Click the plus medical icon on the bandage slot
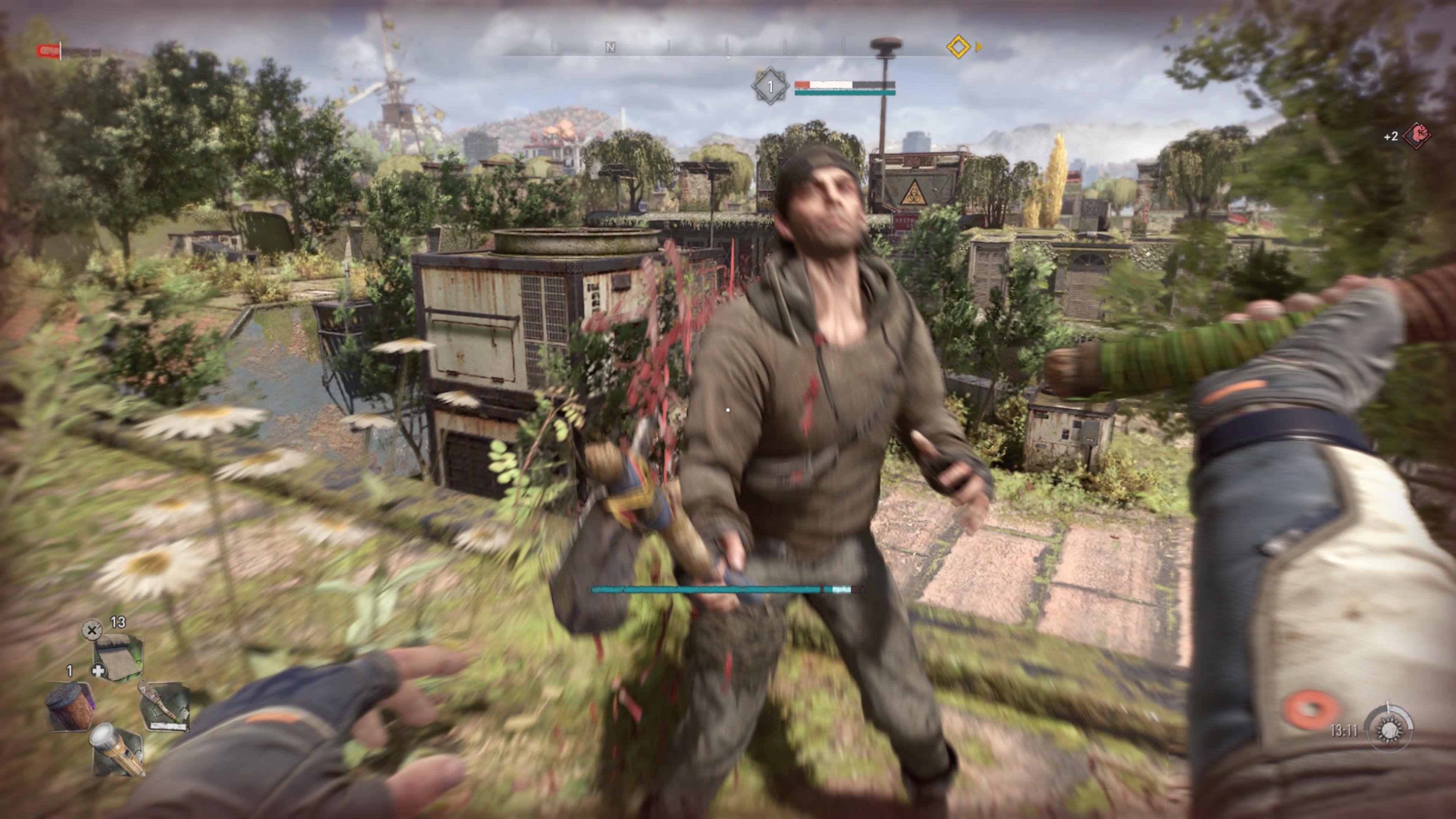This screenshot has width=1456, height=819. coord(98,671)
